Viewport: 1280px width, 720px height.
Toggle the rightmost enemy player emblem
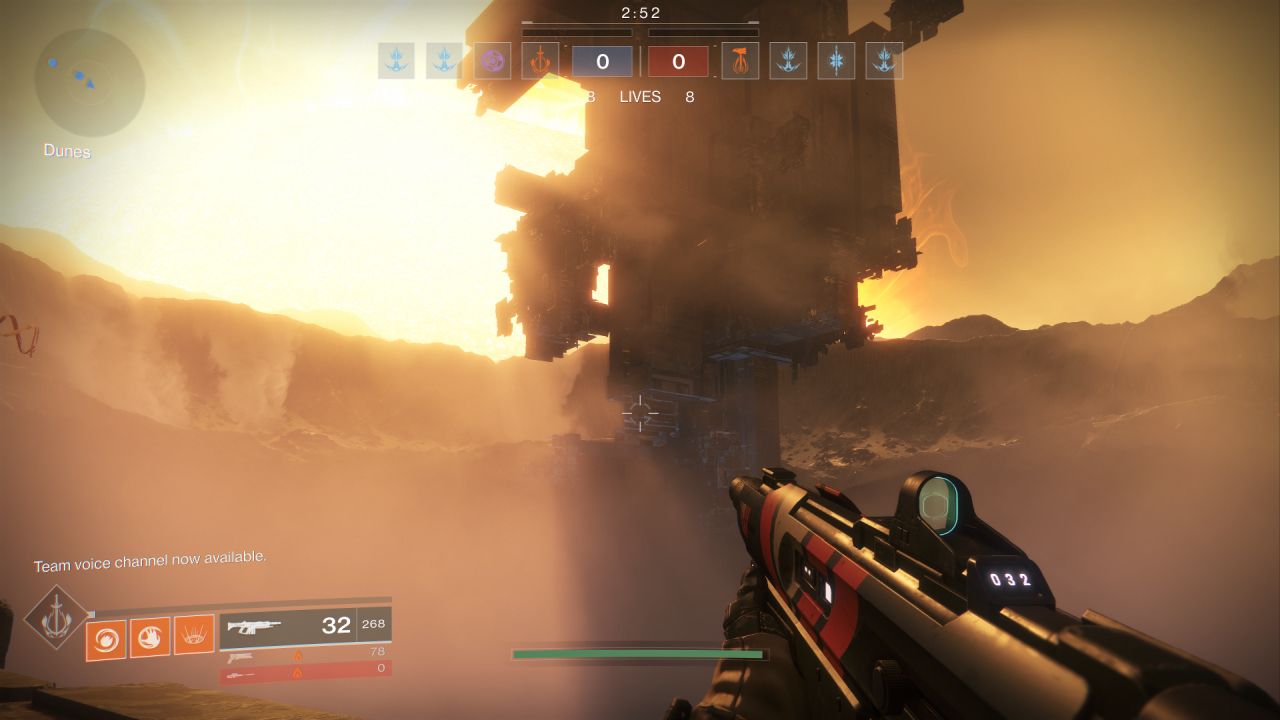tap(883, 61)
